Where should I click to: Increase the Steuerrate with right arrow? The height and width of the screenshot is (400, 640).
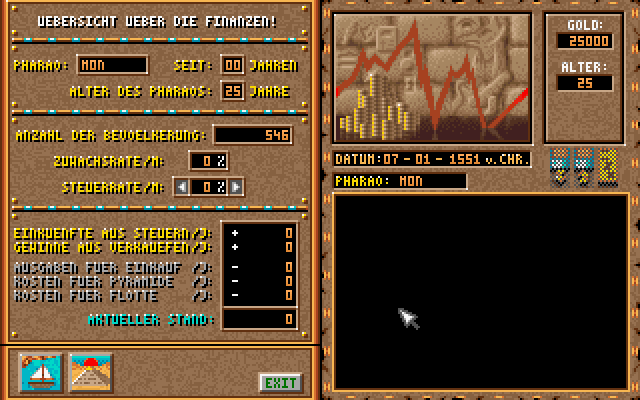[x=236, y=186]
